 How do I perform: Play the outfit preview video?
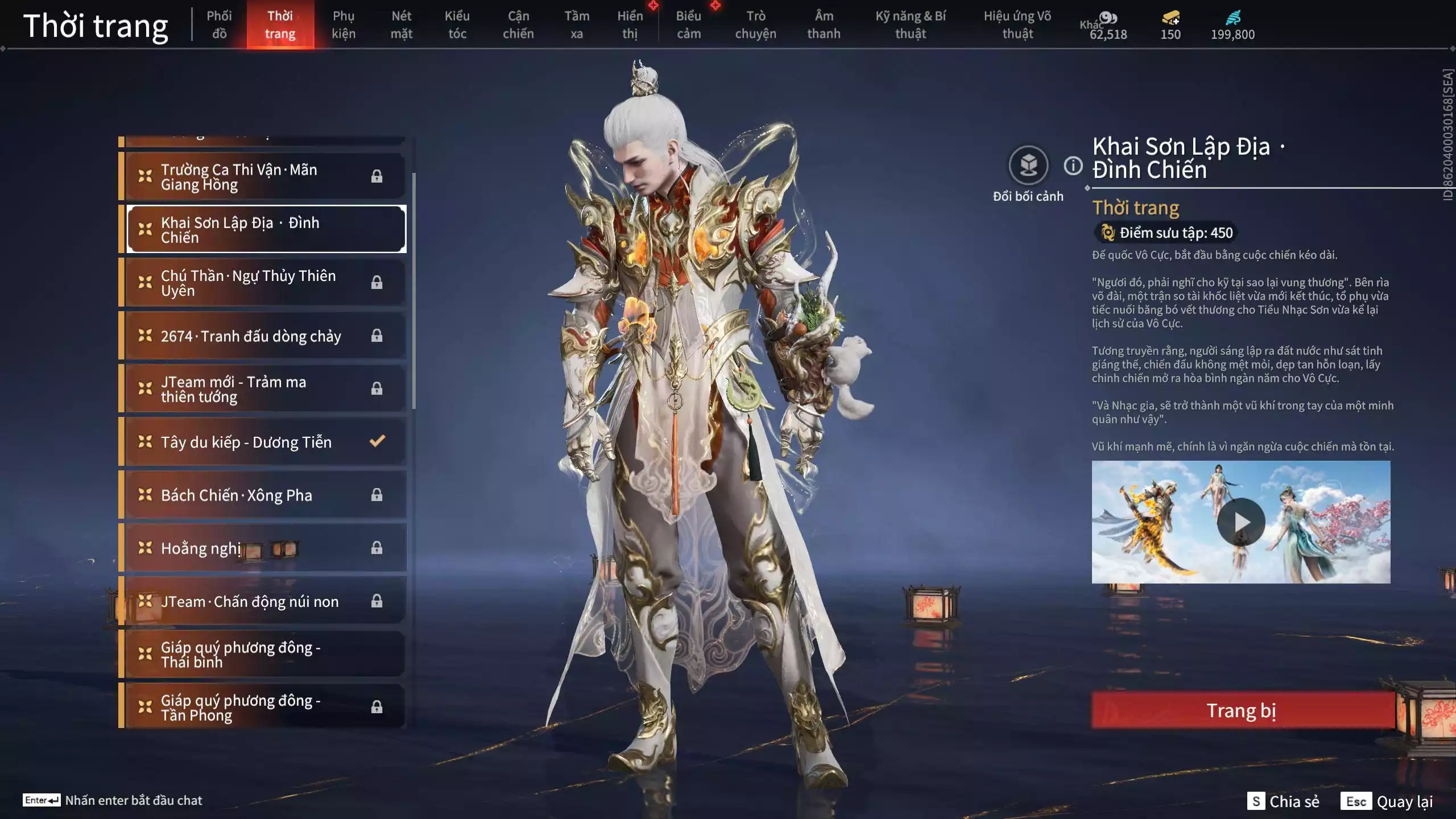click(1240, 522)
